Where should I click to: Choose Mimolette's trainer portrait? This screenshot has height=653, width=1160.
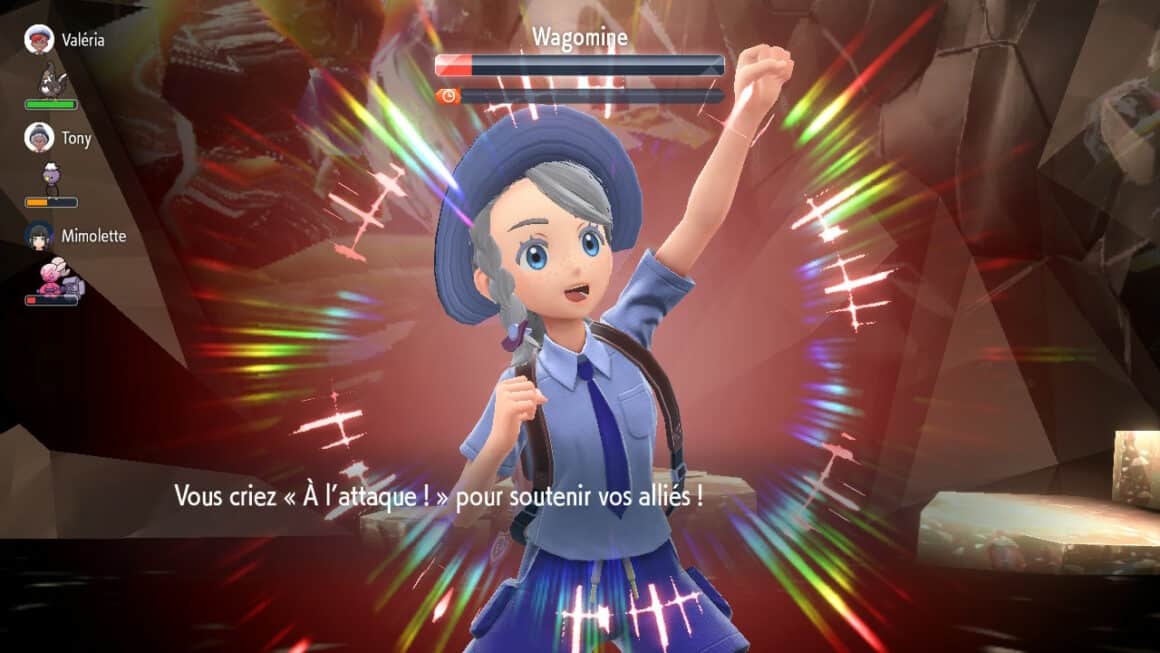click(39, 236)
